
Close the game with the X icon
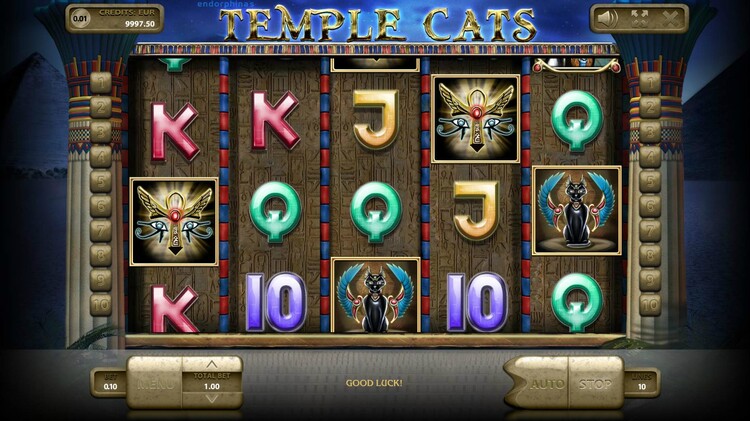669,17
